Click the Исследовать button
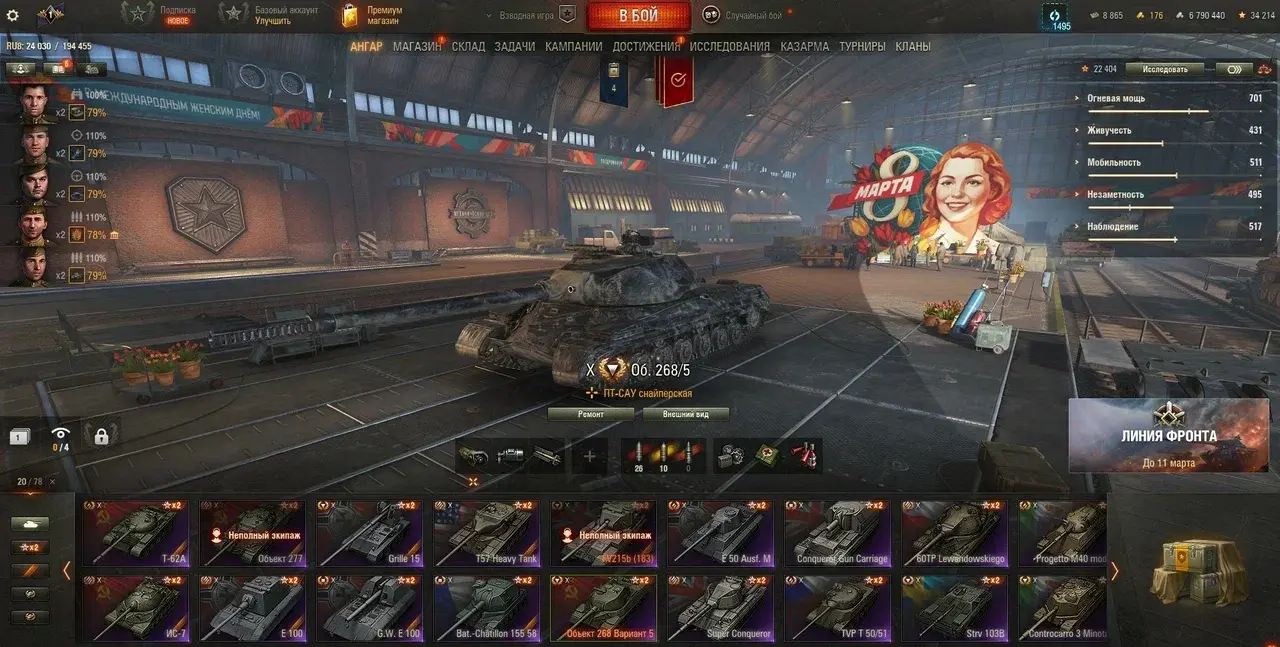The width and height of the screenshot is (1280, 647). tap(1164, 69)
